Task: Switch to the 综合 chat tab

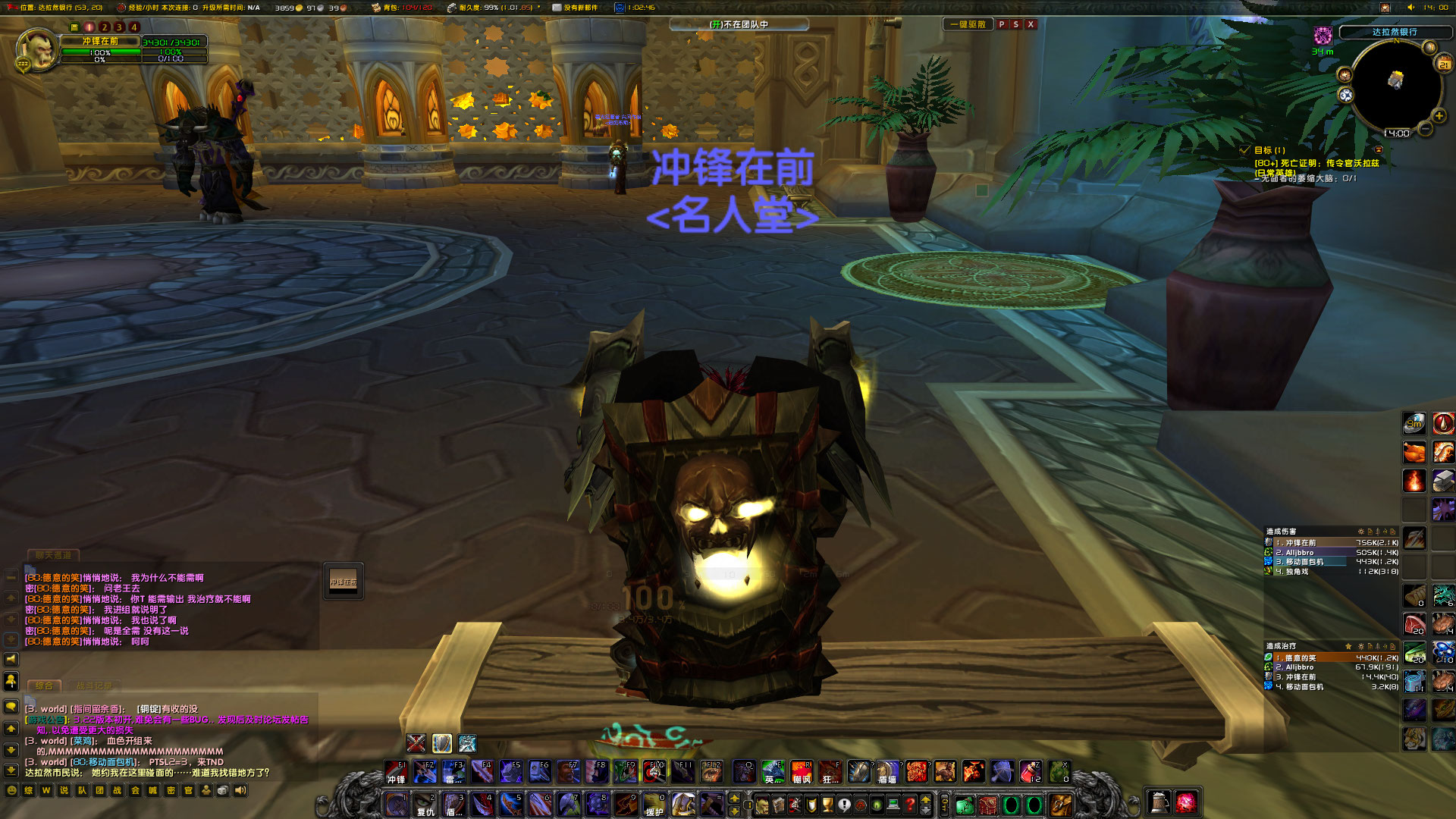Action: (x=43, y=685)
